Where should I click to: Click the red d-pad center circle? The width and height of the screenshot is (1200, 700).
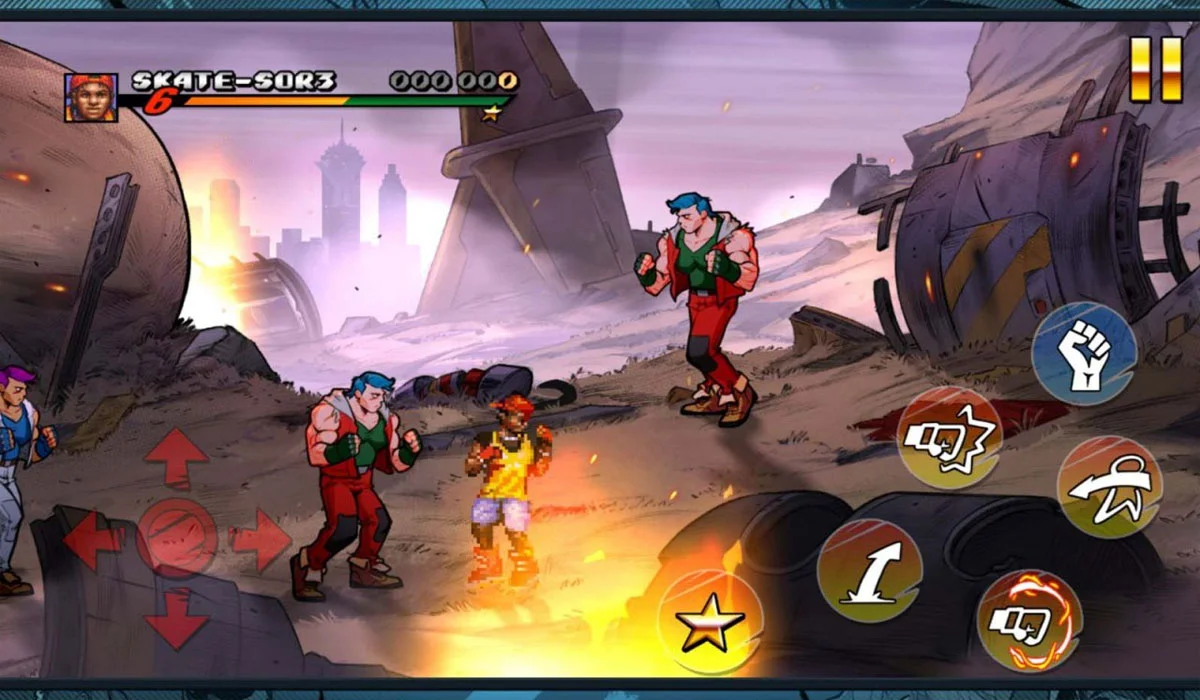[176, 538]
